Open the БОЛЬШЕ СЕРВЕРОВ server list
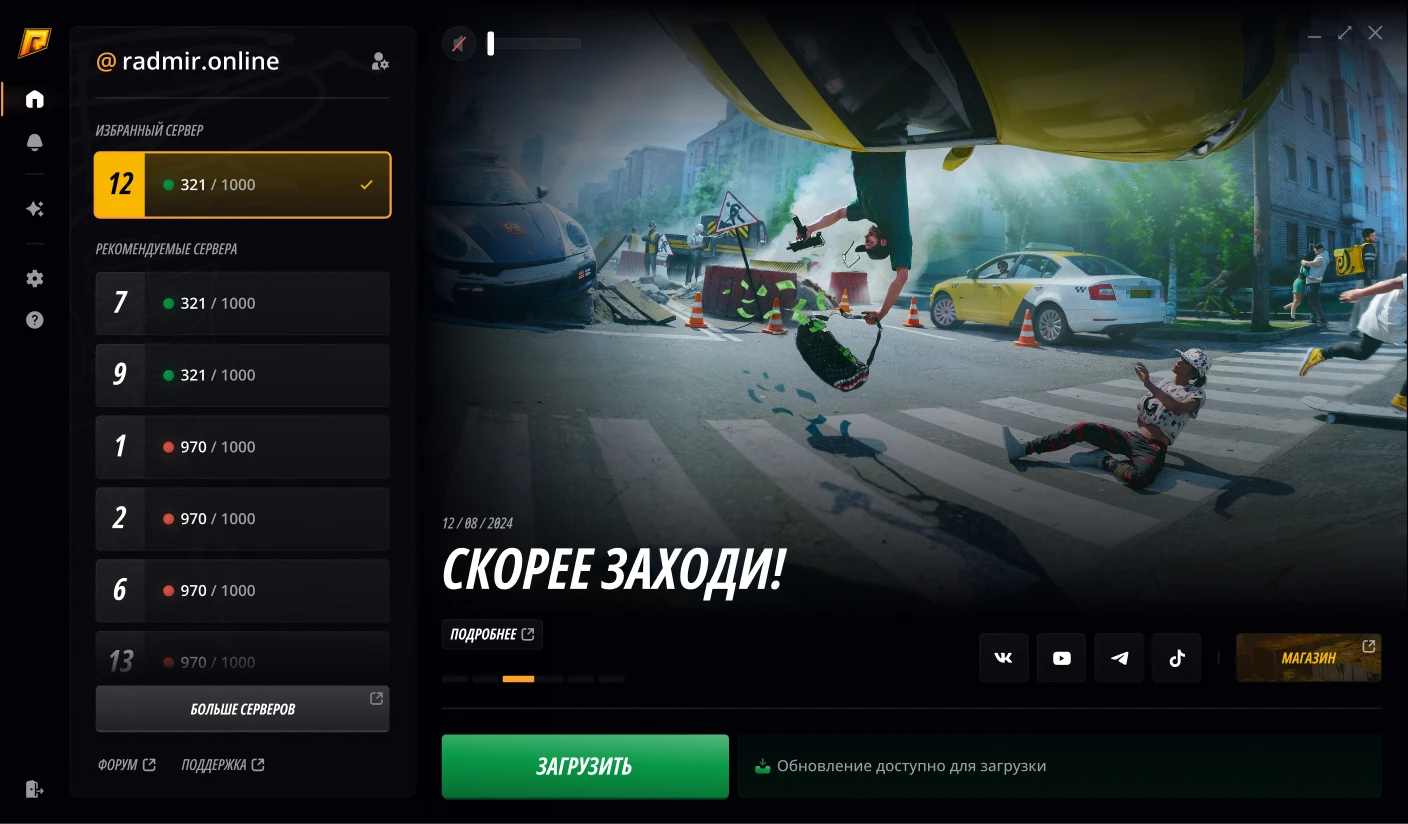 click(242, 709)
